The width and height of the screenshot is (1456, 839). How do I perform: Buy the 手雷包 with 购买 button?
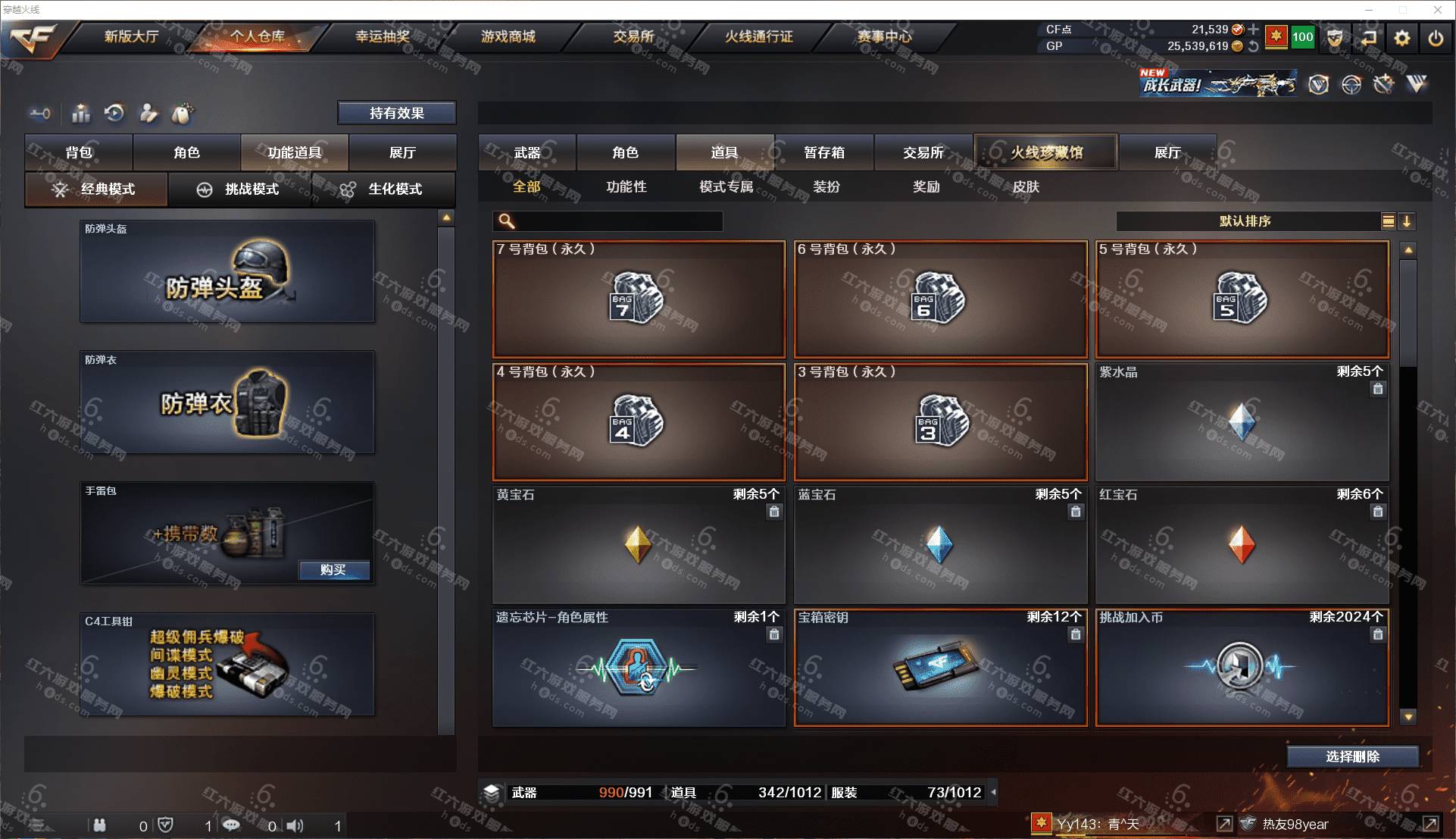(333, 570)
